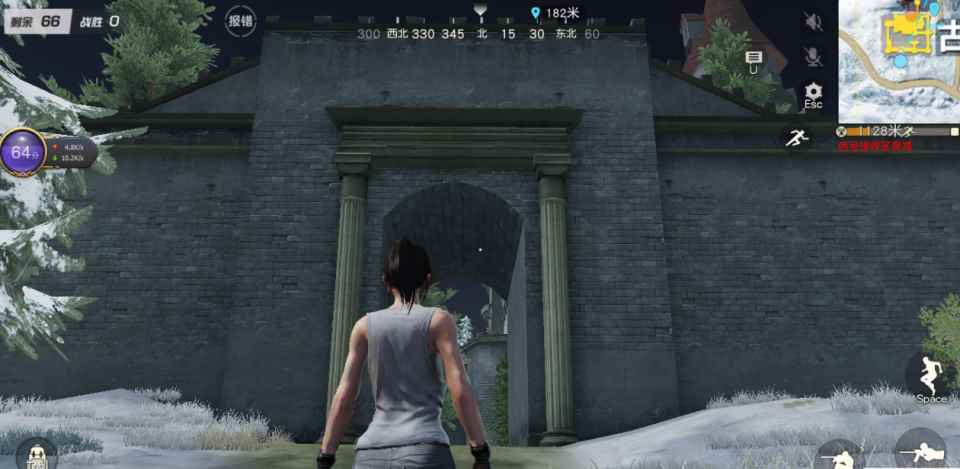Toggle auto-sprint running man icon
This screenshot has width=960, height=469.
(797, 139)
